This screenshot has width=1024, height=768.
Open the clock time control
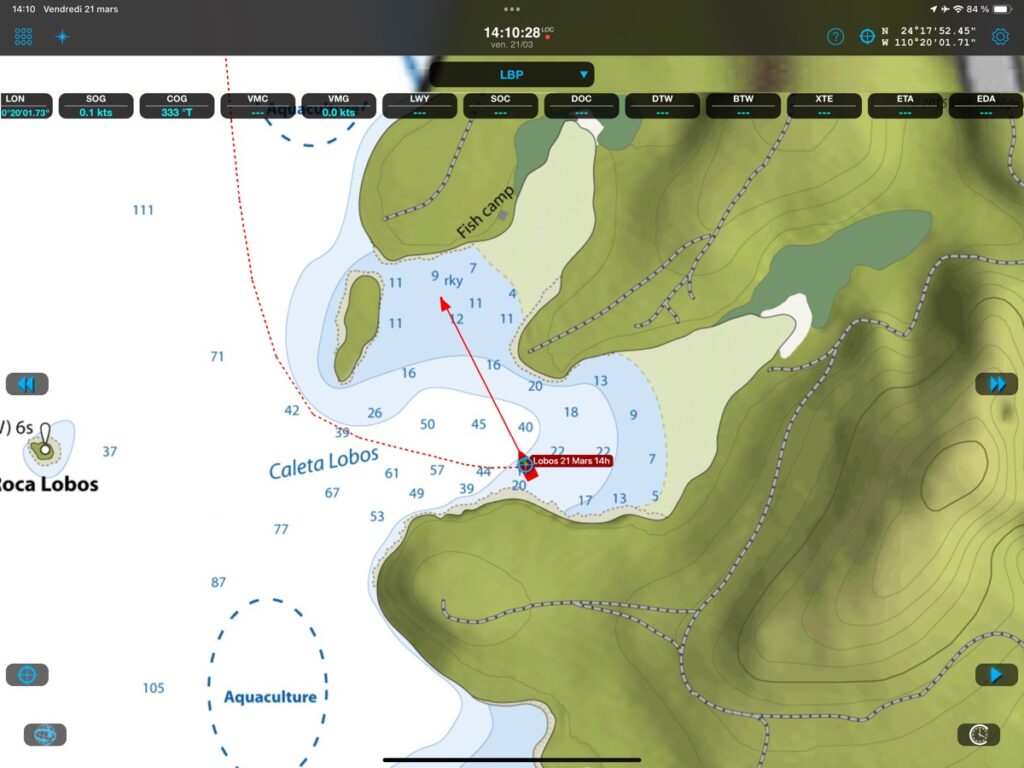(x=978, y=735)
